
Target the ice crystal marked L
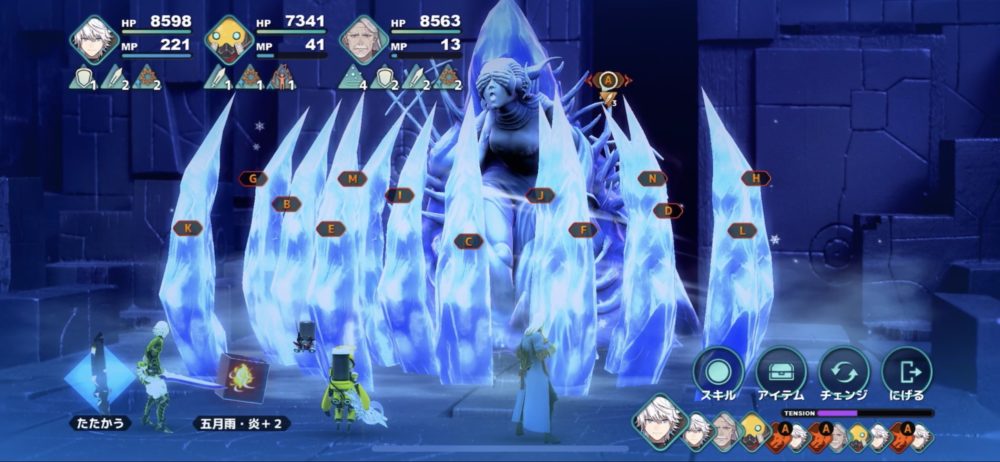[741, 230]
